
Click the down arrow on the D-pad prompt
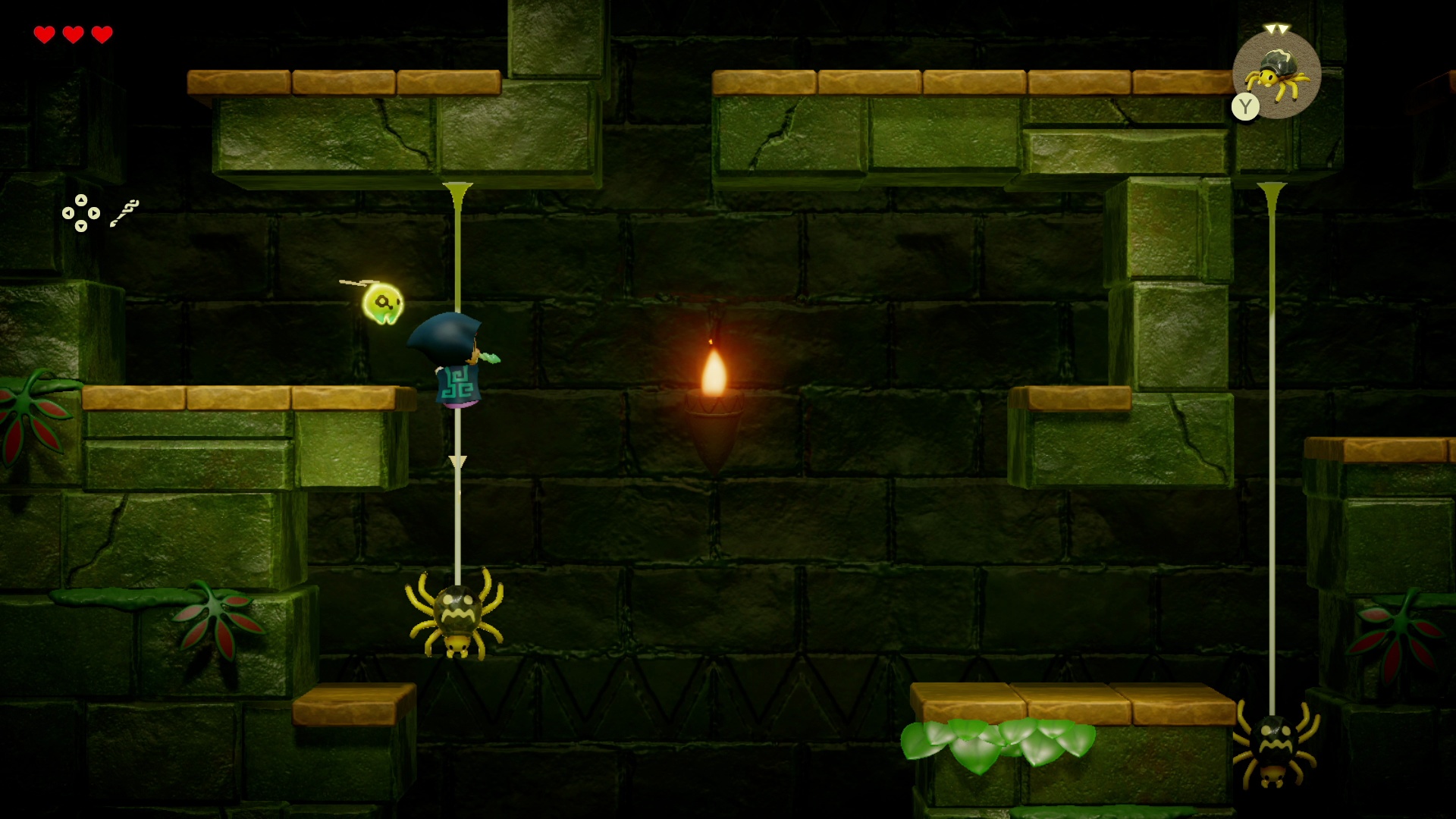[80, 227]
